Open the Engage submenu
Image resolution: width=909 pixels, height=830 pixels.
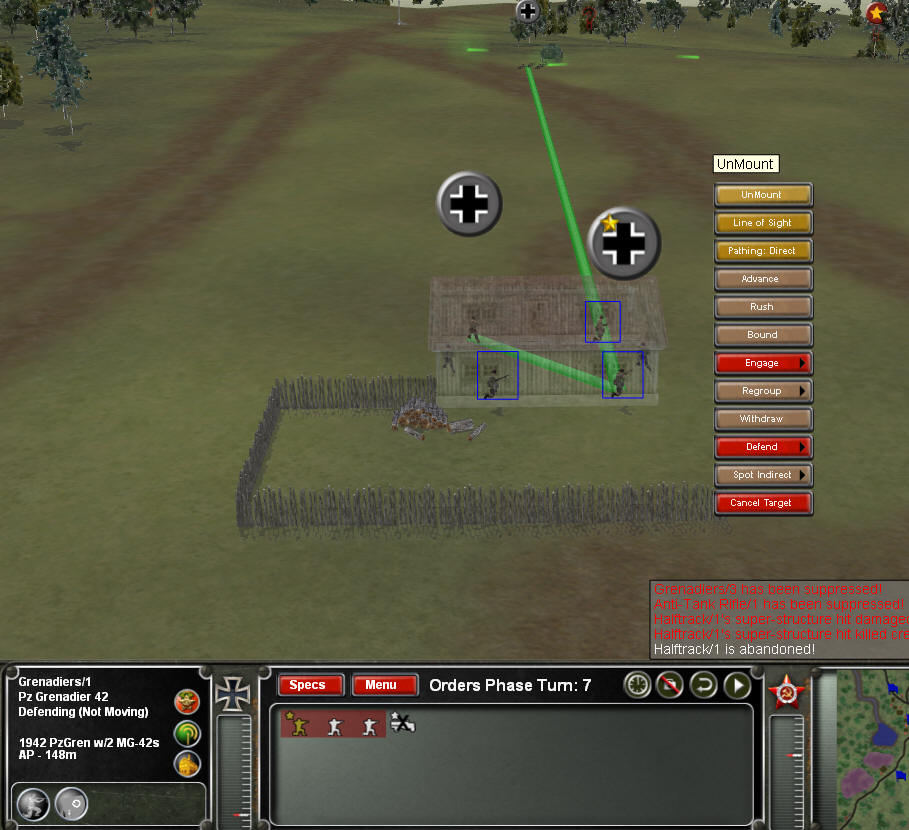762,363
